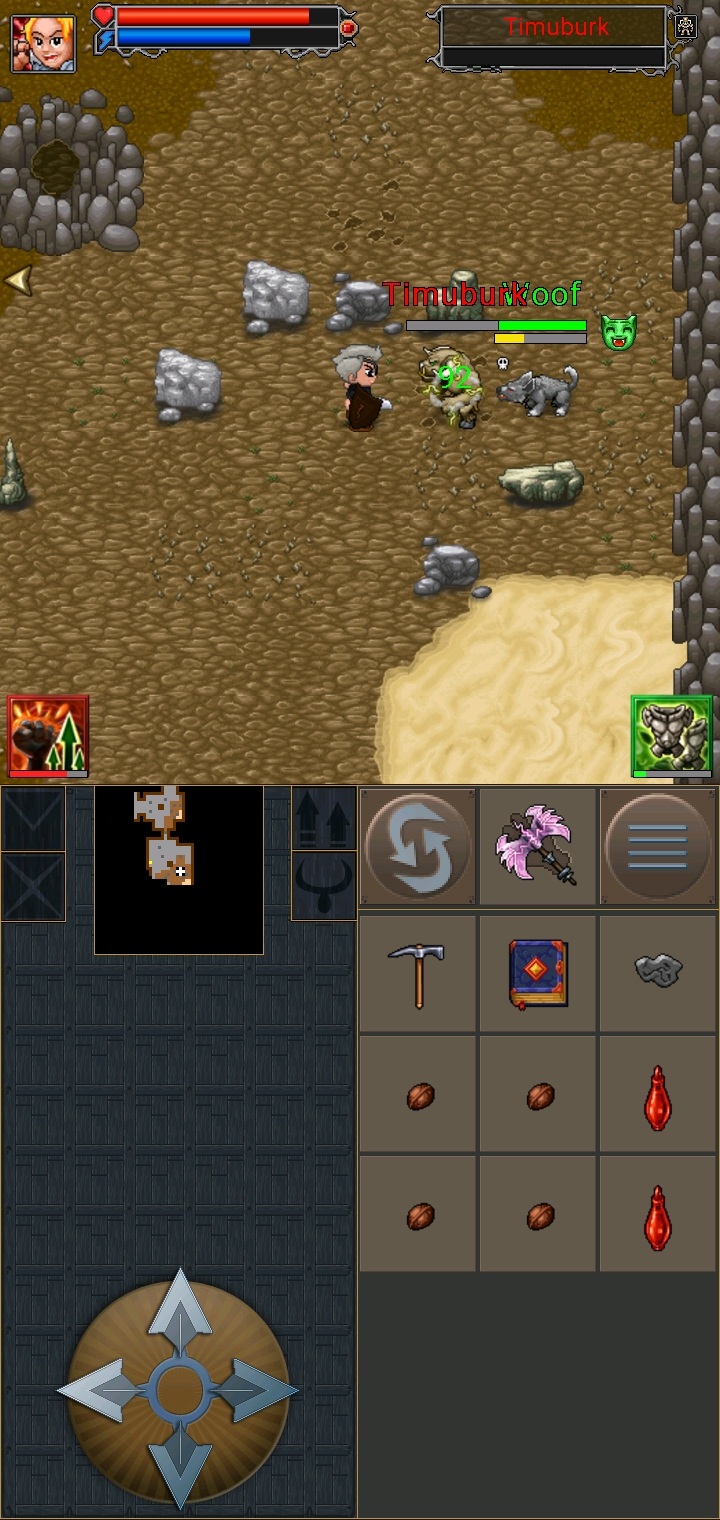Screen dimensions: 720x1520
Task: Select the Timuburk target frame
Action: click(555, 38)
